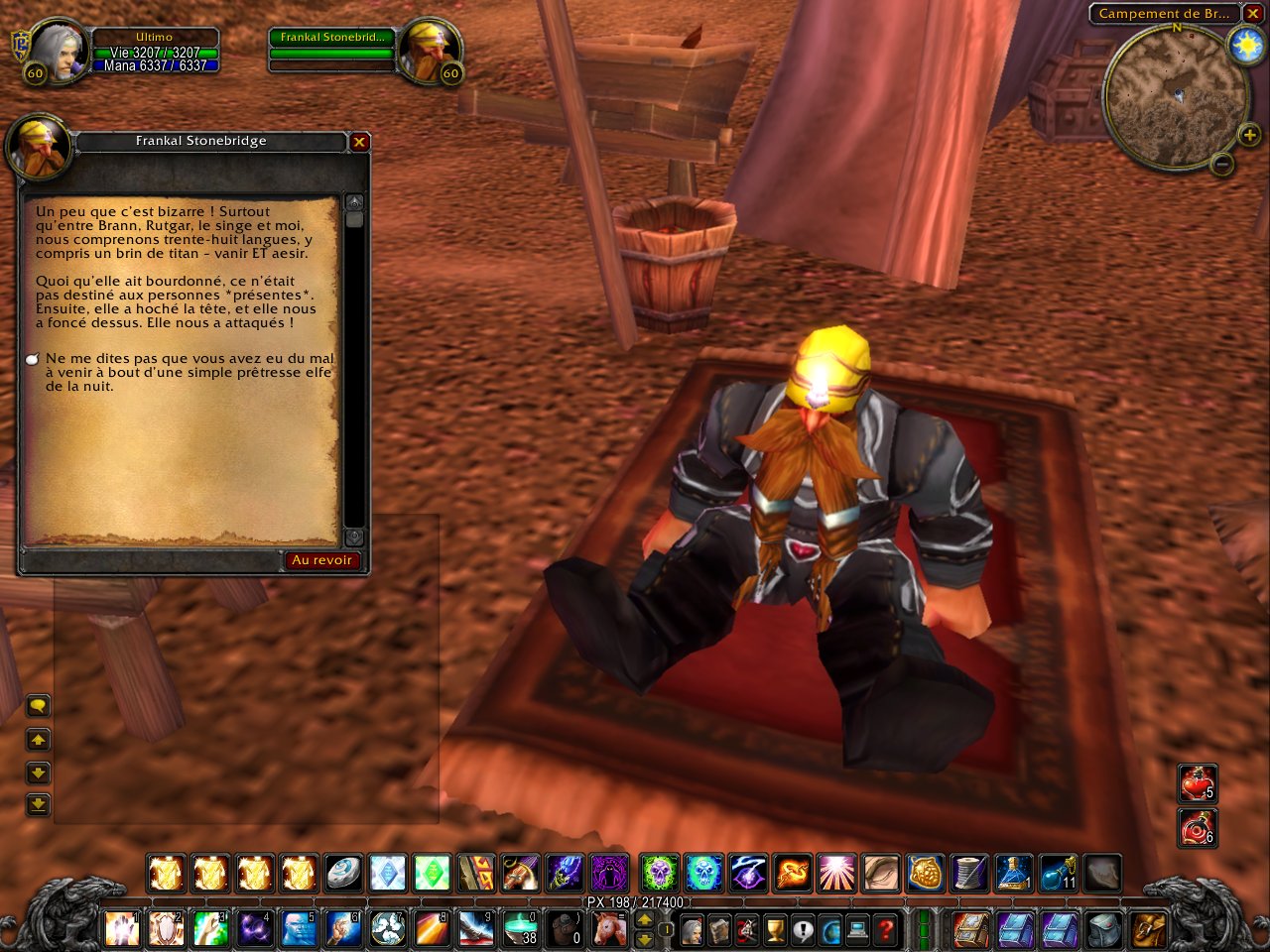
Task: Open the gold trophy micro-menu button
Action: [x=775, y=930]
